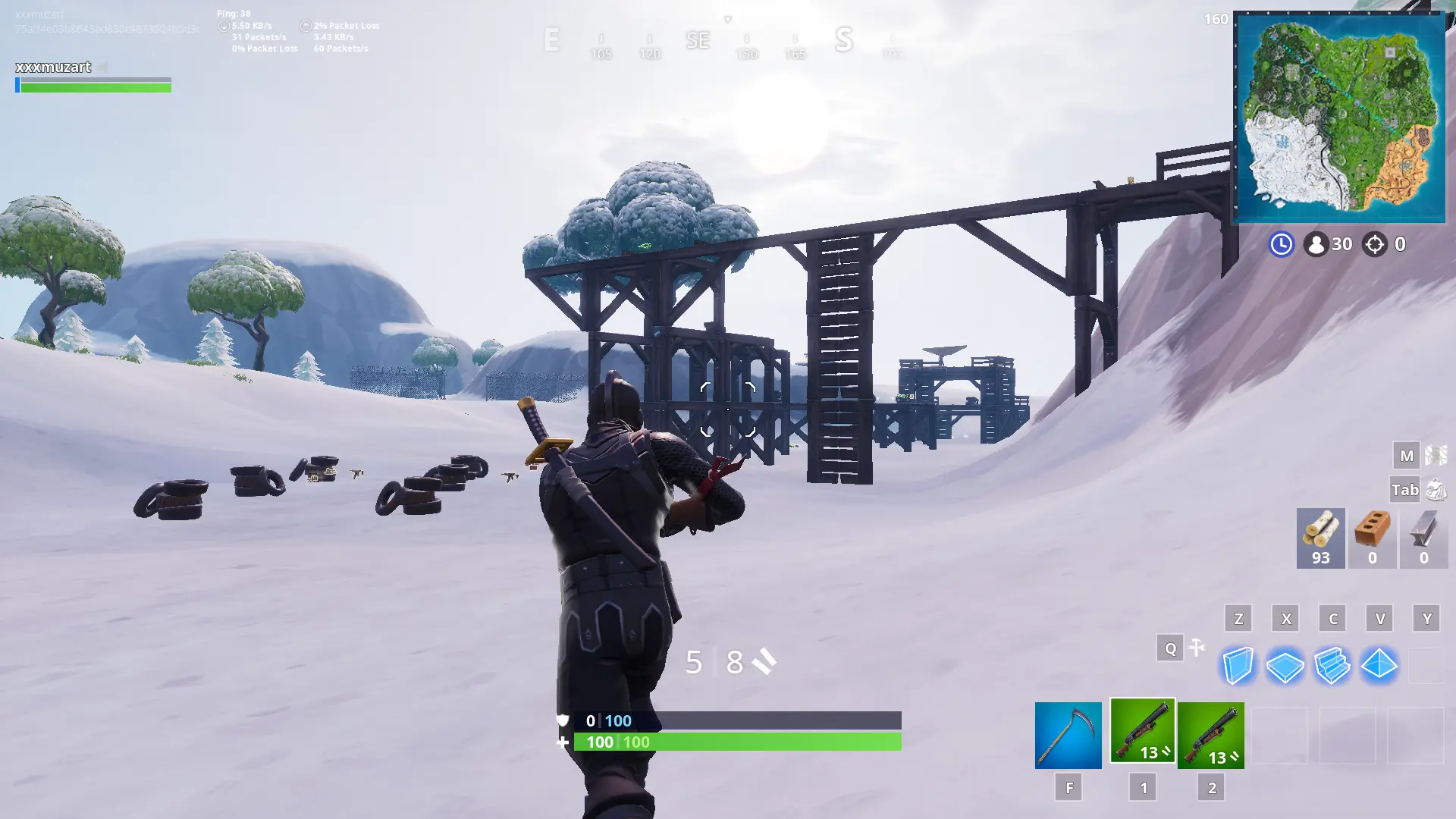Open the full map icon
This screenshot has width=1456, height=819.
(x=1436, y=455)
